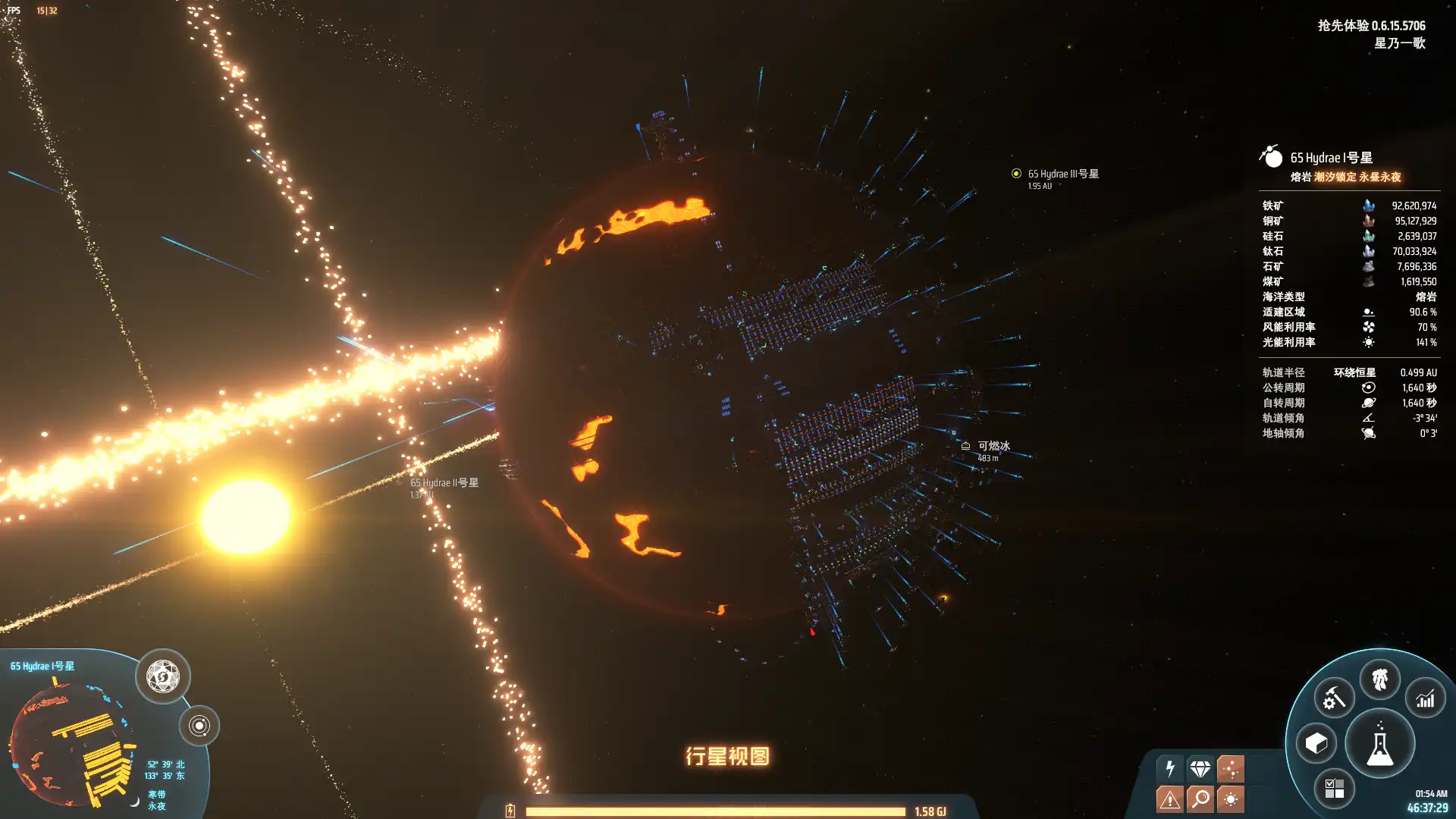Open the white cube inventory button
The height and width of the screenshot is (819, 1456).
point(1316,743)
